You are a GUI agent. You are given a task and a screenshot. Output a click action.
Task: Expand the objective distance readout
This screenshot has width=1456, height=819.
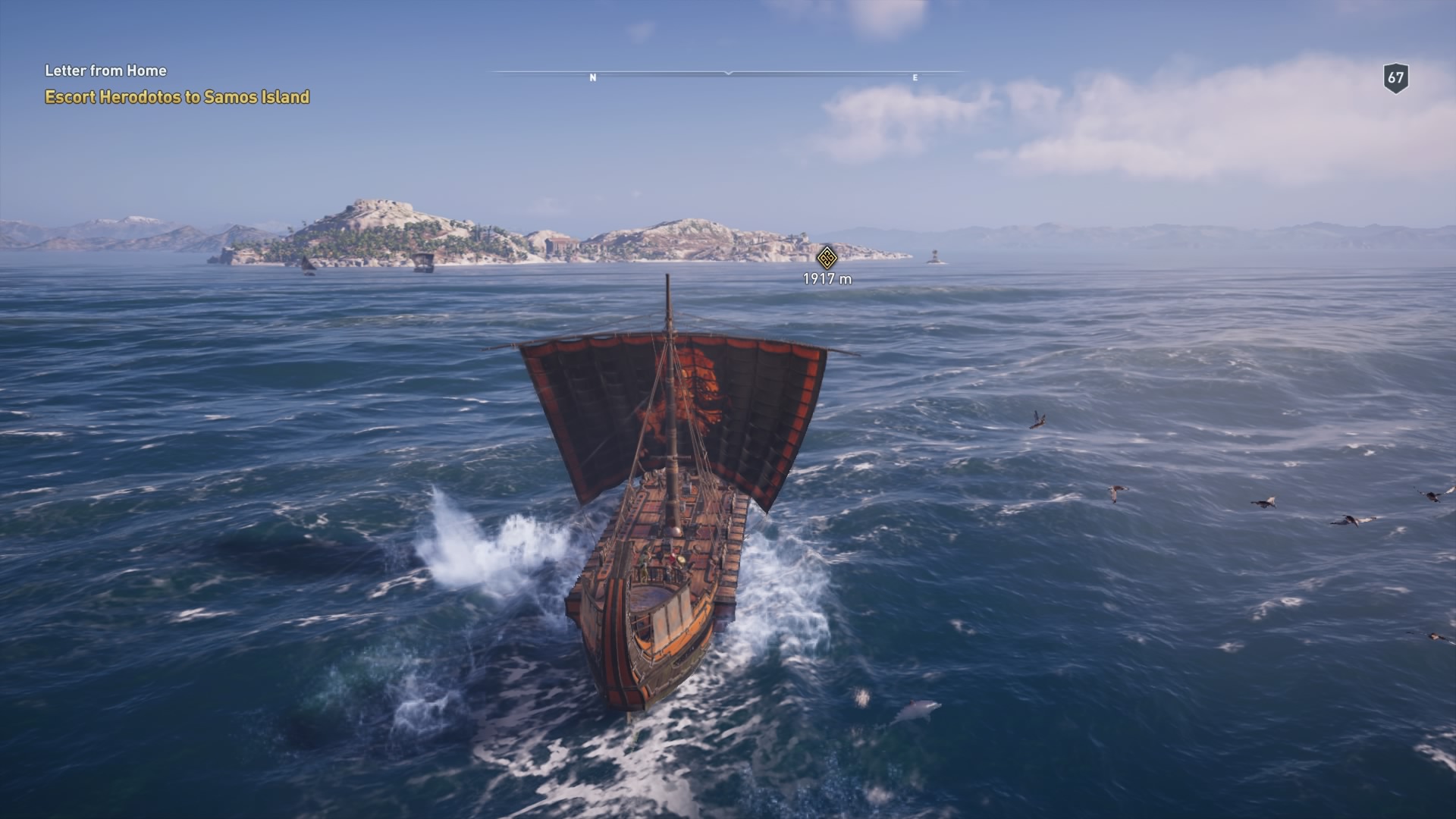(826, 278)
